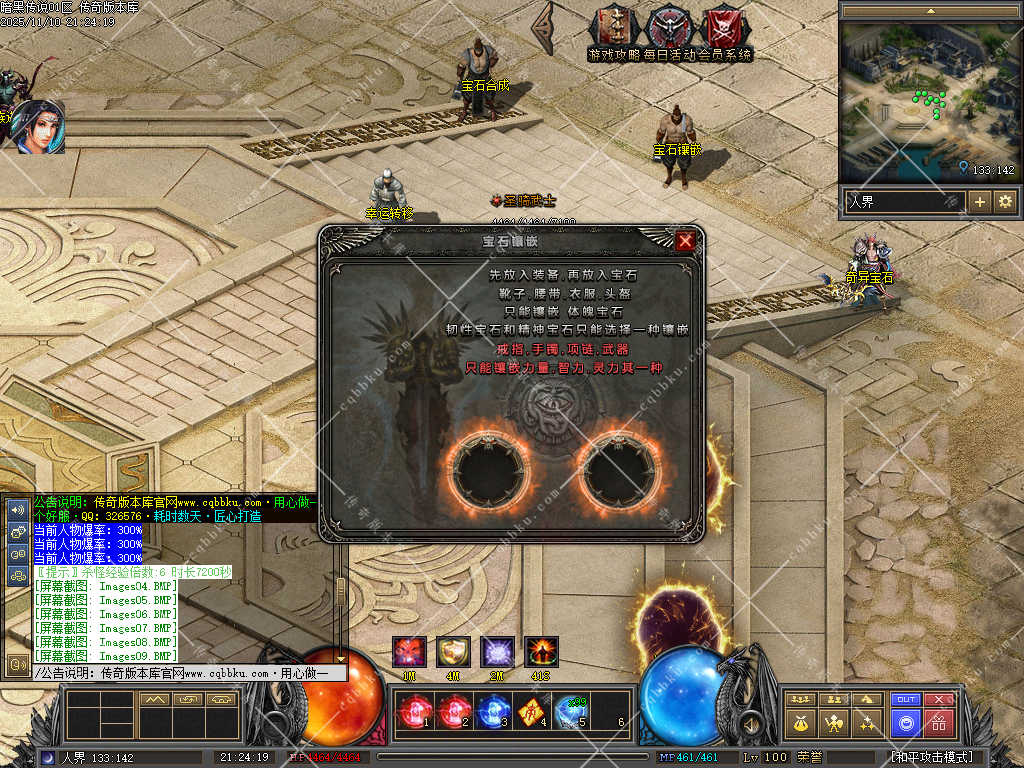Click the minimap plus button
Viewport: 1024px width, 768px height.
(x=980, y=202)
